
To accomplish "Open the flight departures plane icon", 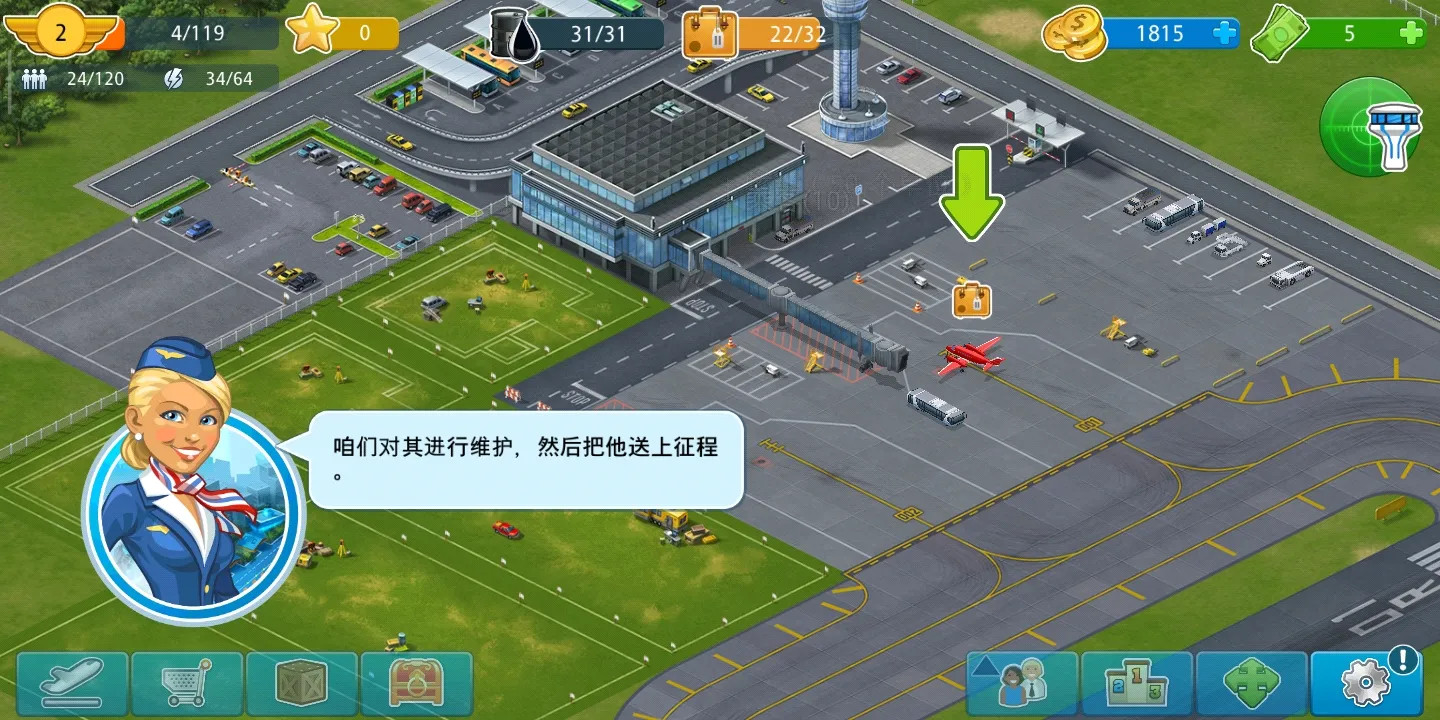I will click(73, 683).
